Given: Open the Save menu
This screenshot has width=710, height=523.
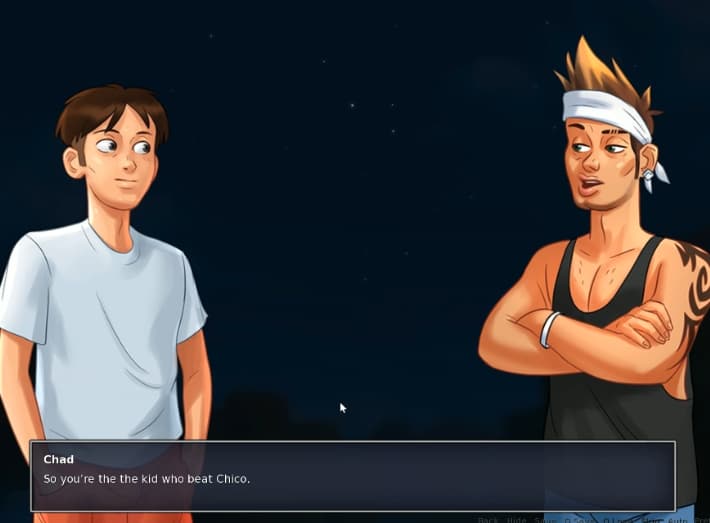Looking at the screenshot, I should [x=546, y=520].
